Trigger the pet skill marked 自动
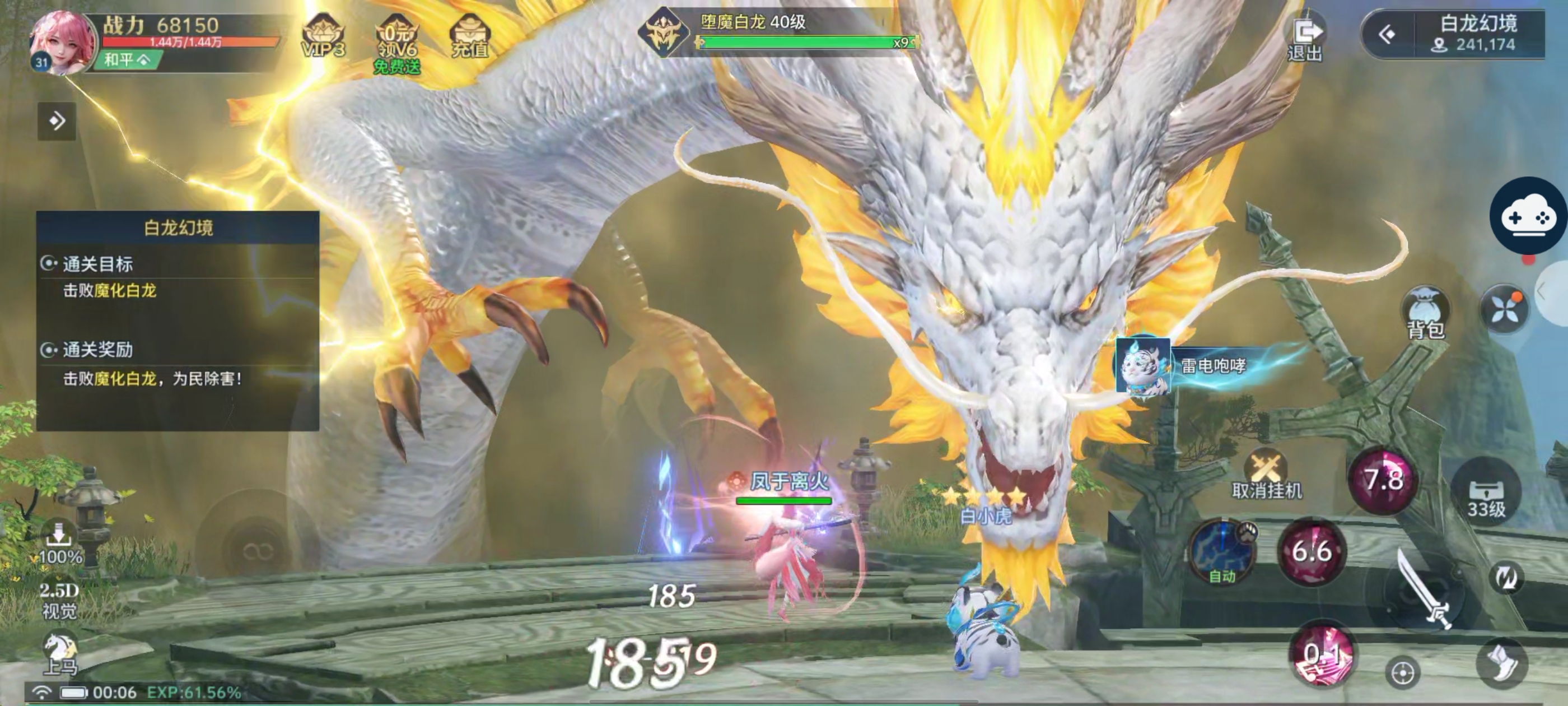Viewport: 1568px width, 706px height. pyautogui.click(x=1222, y=551)
